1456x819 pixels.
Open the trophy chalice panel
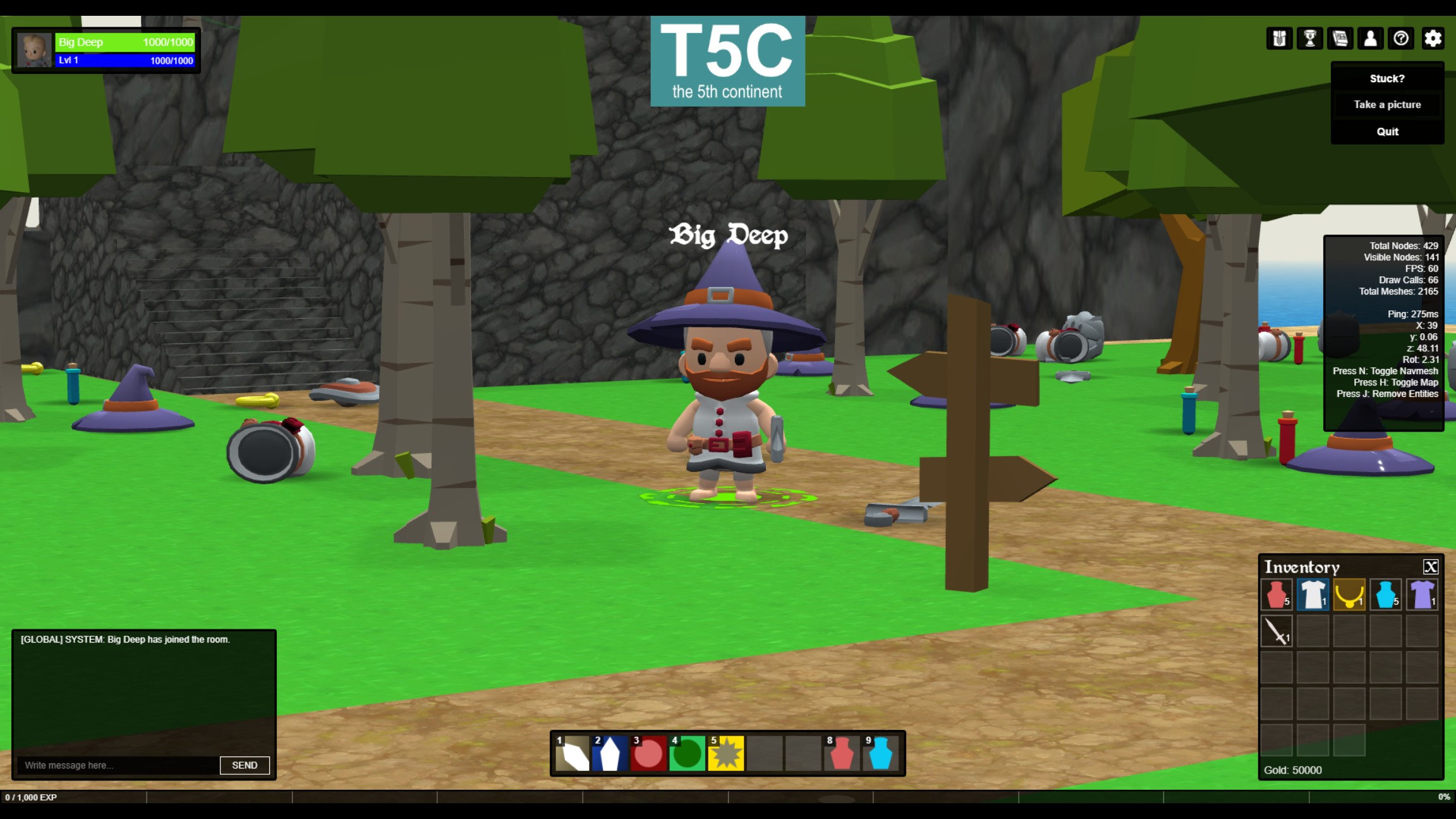tap(1309, 39)
